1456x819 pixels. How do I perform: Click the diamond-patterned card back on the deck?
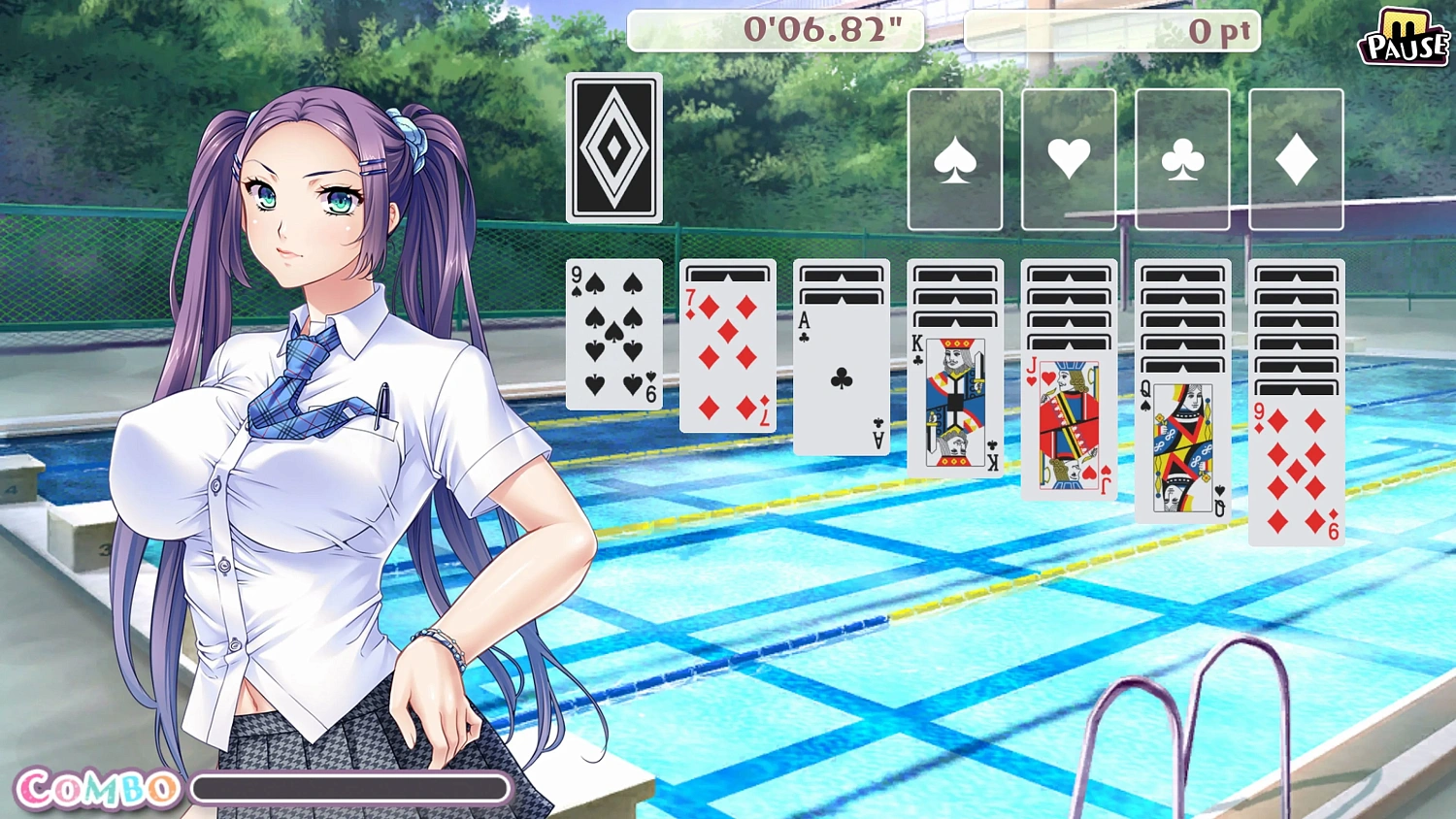tap(613, 147)
